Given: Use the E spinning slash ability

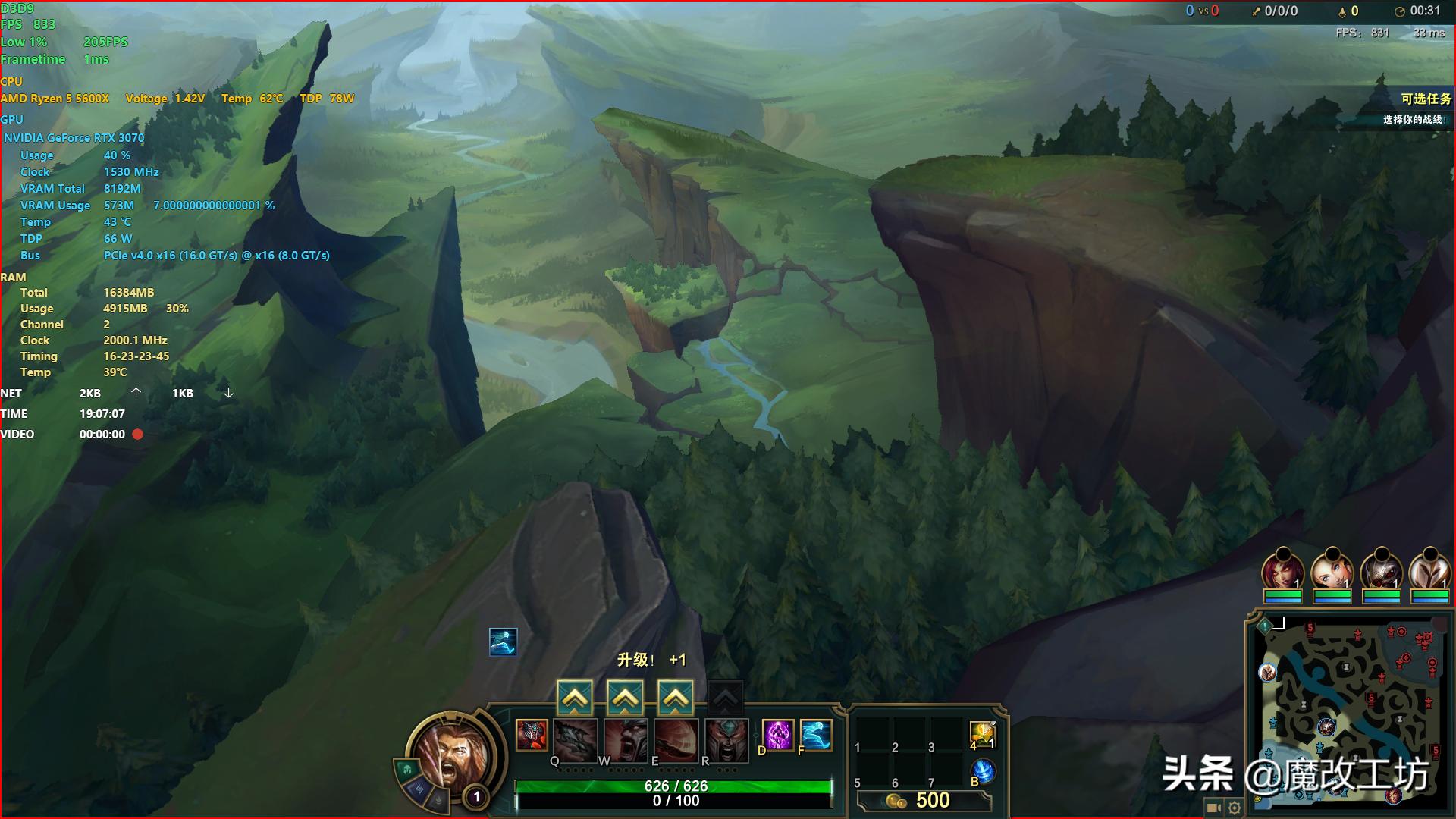Looking at the screenshot, I should [676, 738].
